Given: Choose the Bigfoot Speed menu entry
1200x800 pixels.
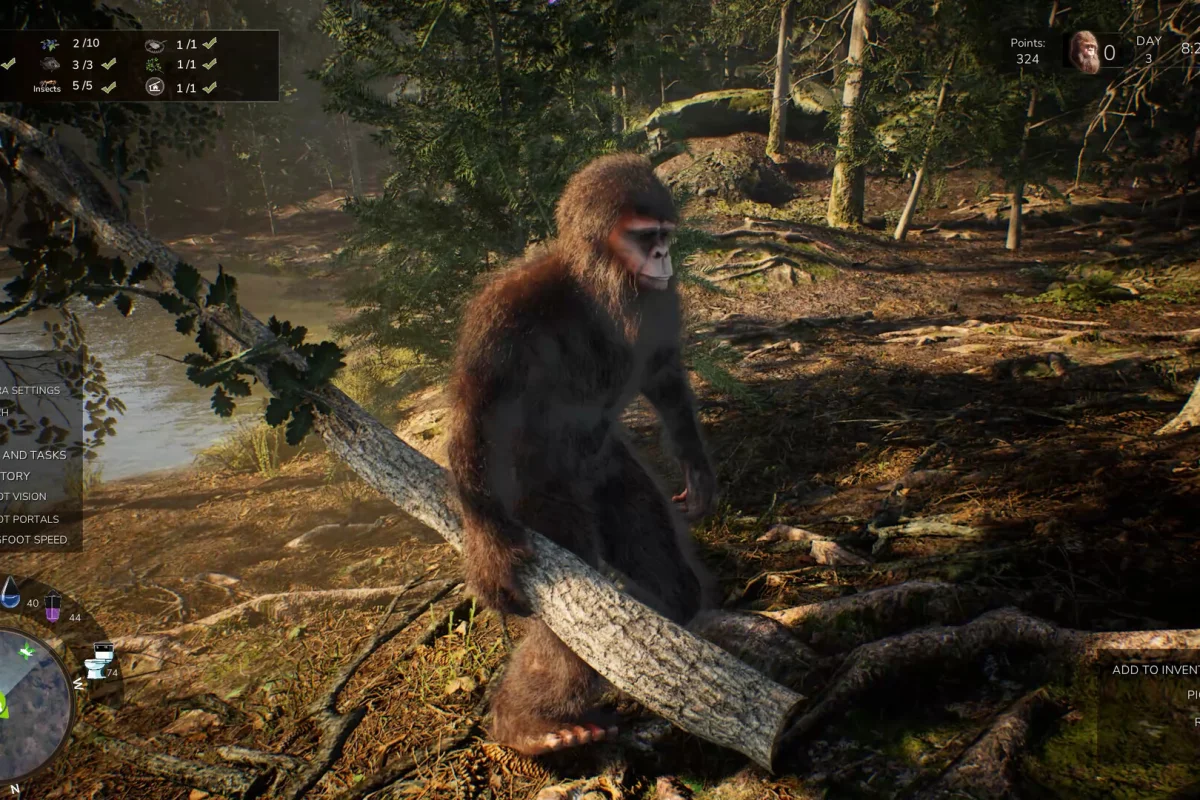Looking at the screenshot, I should pyautogui.click(x=35, y=540).
